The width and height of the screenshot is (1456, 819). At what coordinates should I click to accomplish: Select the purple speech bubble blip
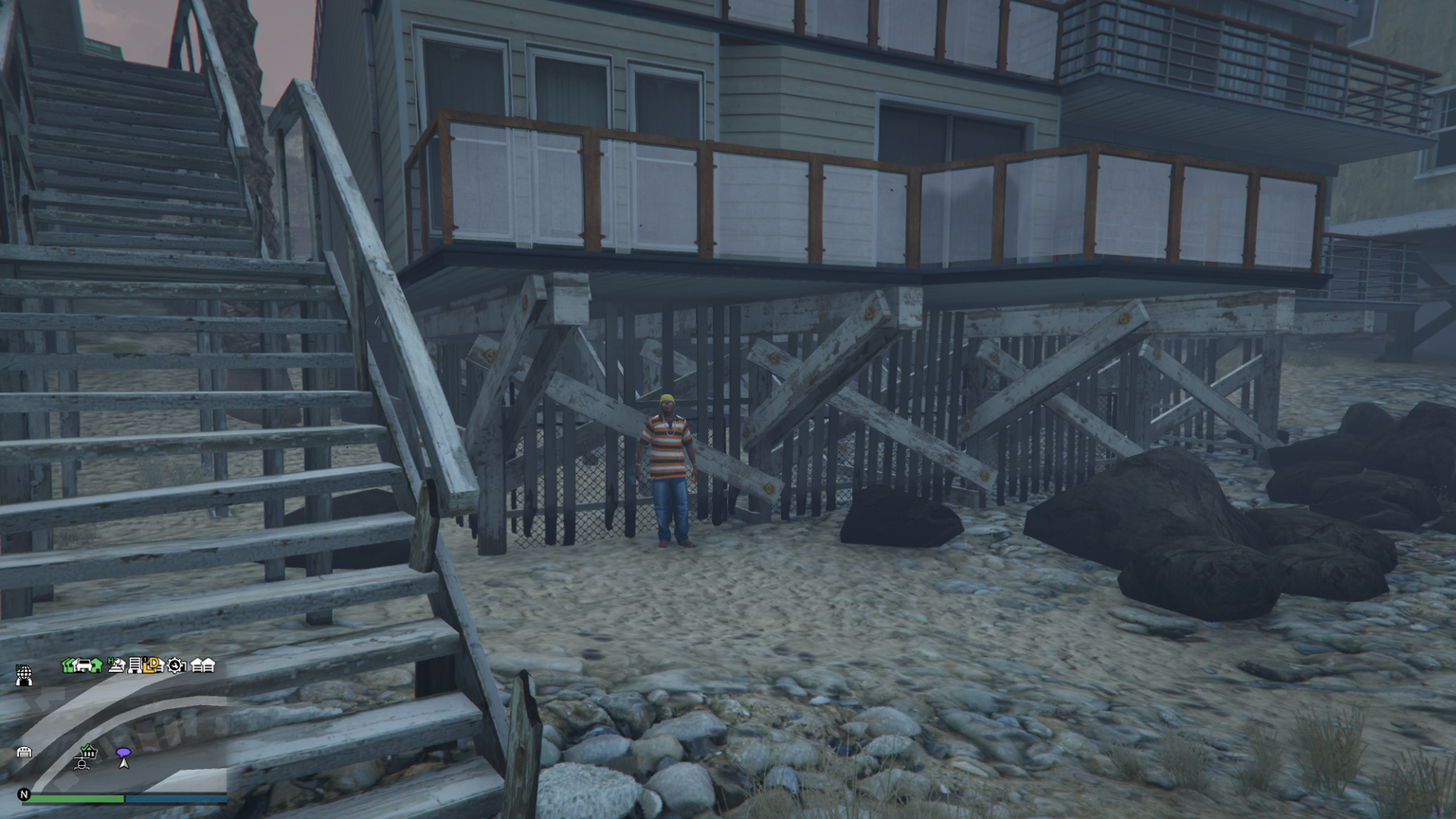point(122,754)
